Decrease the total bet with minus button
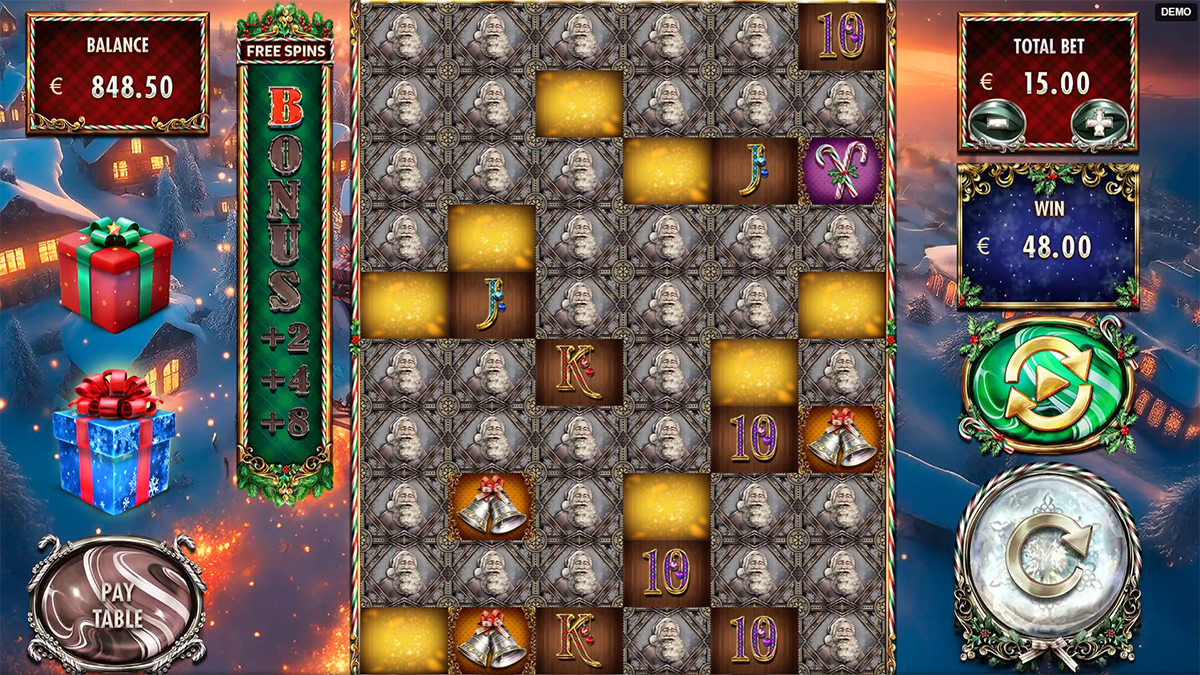The height and width of the screenshot is (675, 1200). 997,122
